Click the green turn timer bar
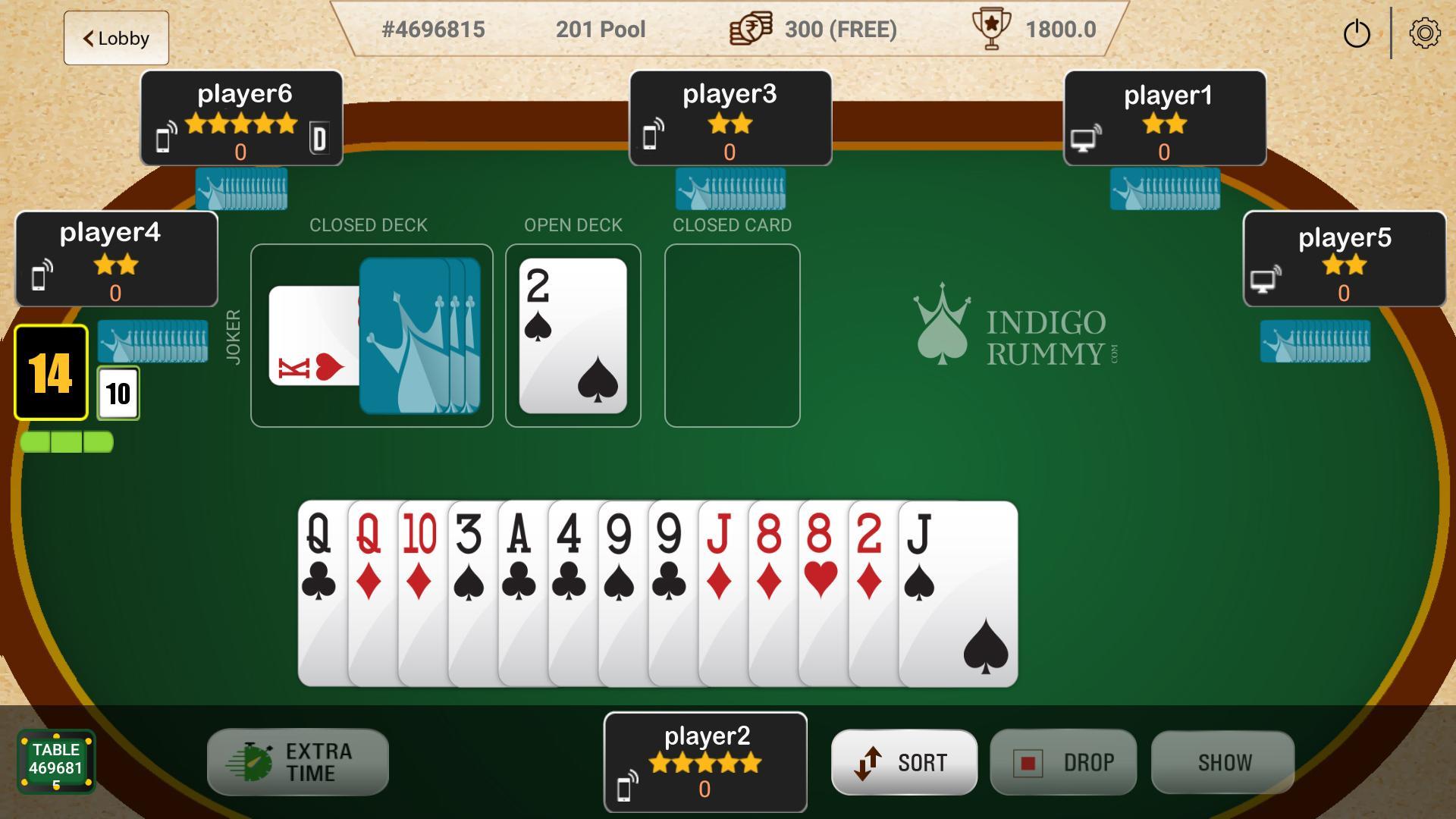Screen dimensions: 1456x819 67,441
